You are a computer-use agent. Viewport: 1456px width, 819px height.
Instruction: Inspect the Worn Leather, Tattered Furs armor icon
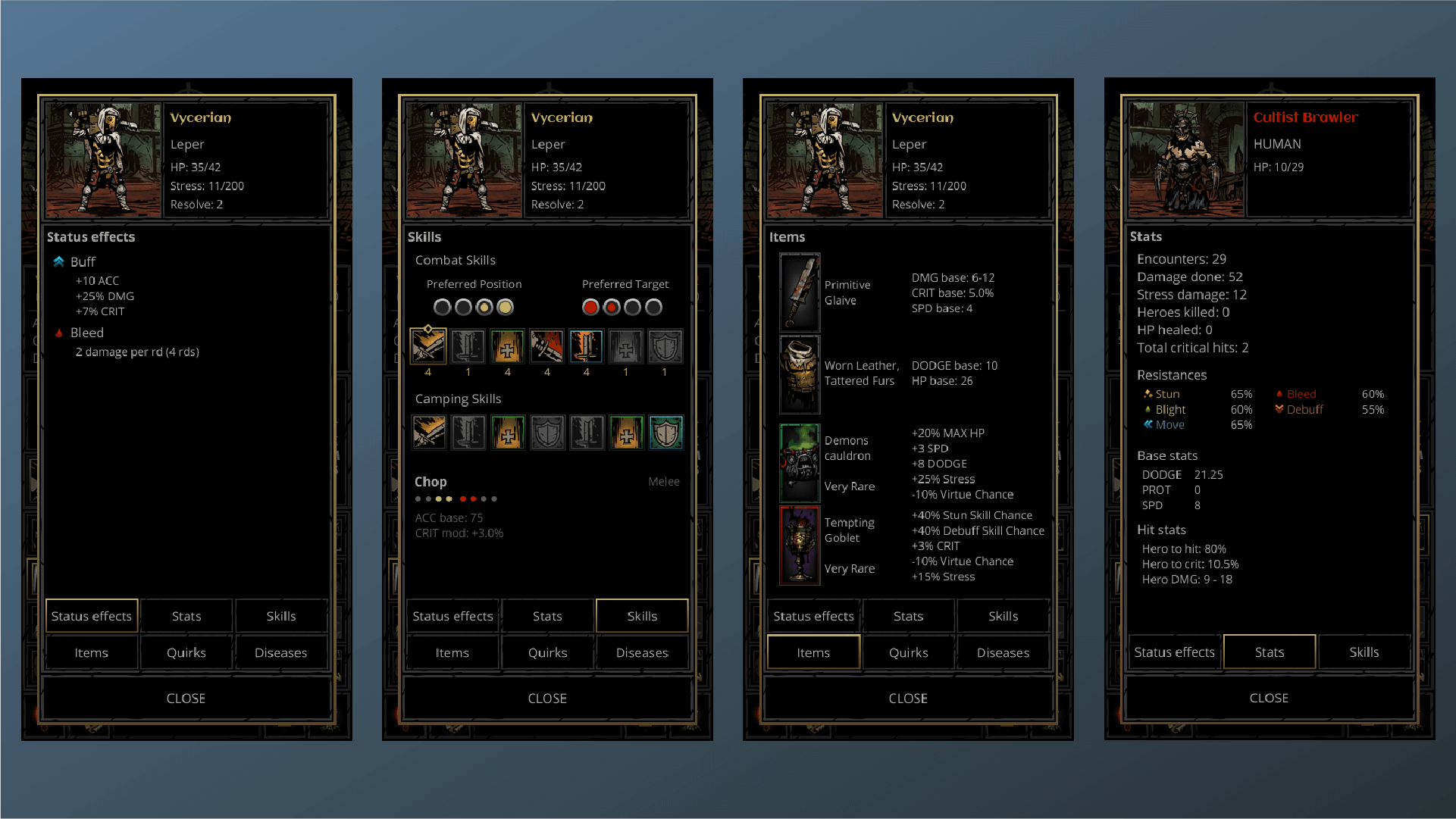(x=800, y=374)
